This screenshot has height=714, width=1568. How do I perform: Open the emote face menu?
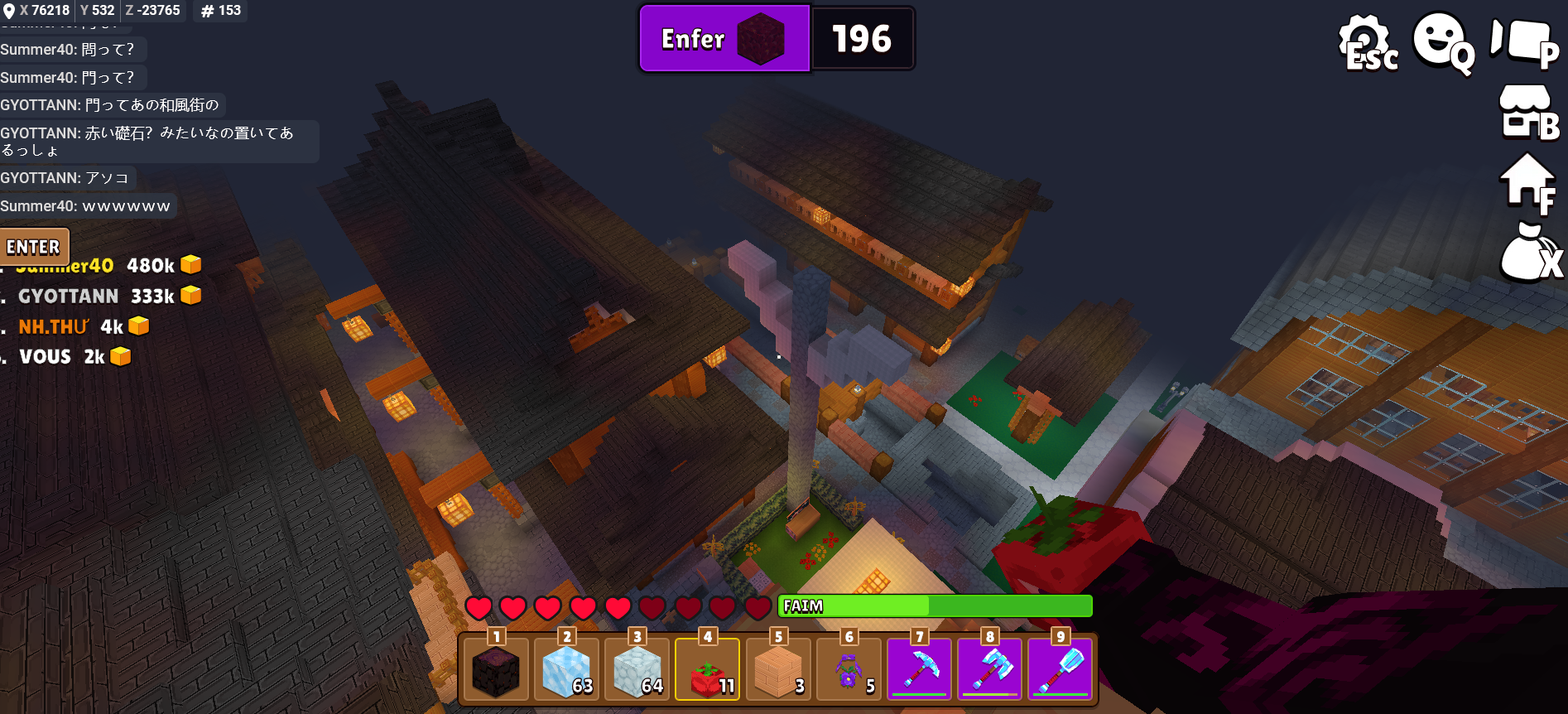[1441, 41]
